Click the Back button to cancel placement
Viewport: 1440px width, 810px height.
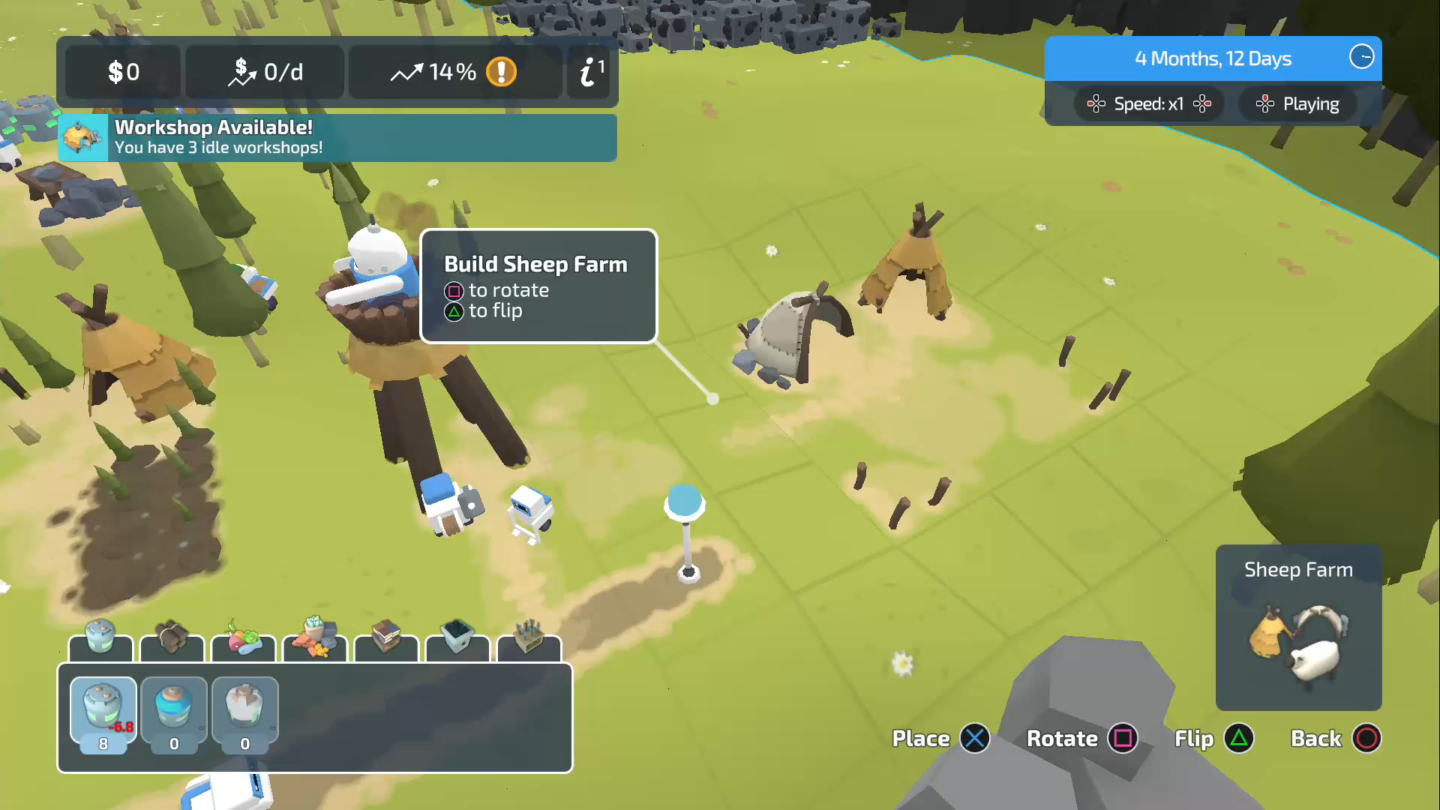1334,739
